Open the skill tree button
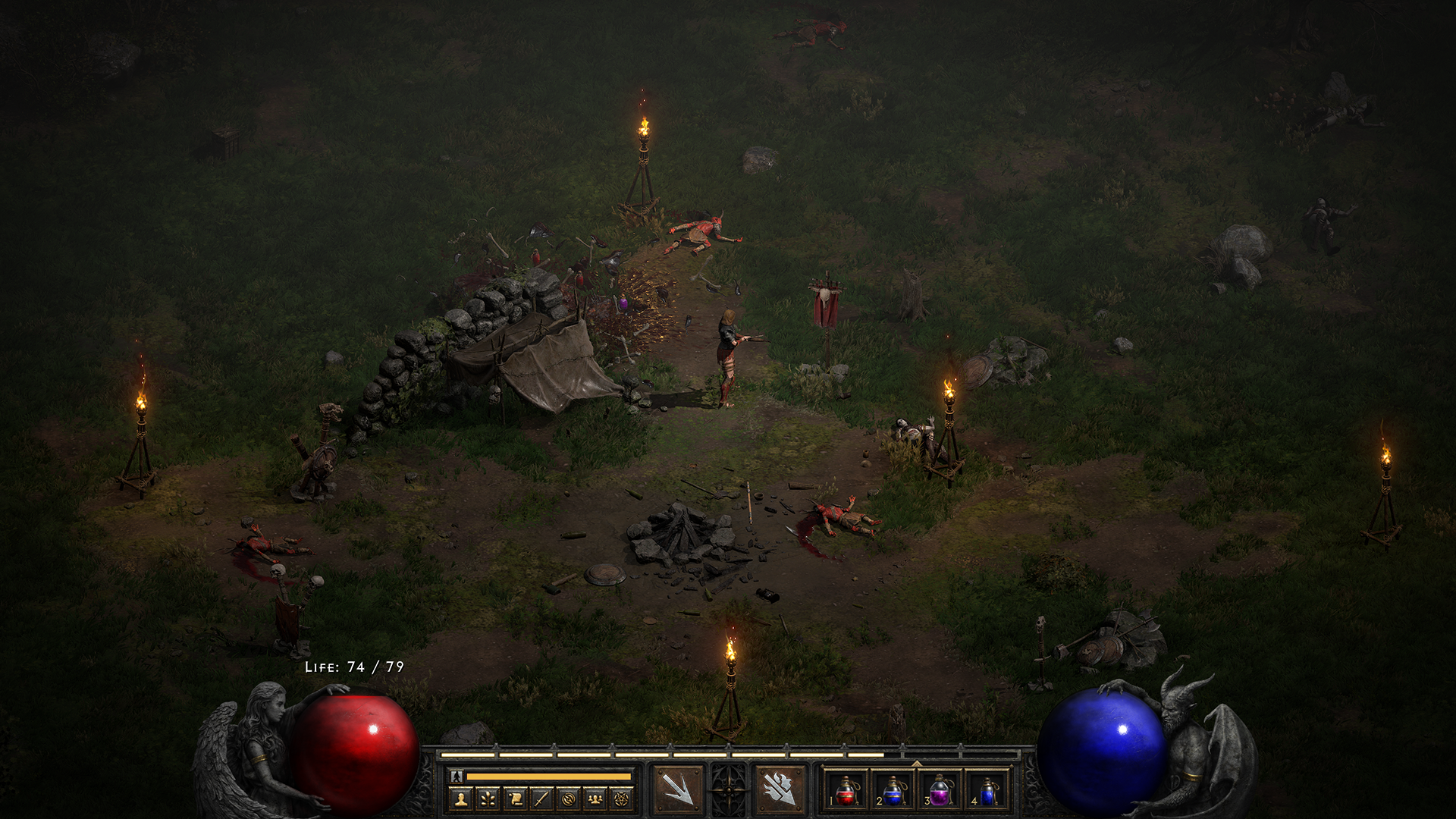Viewport: 1456px width, 819px height. click(x=488, y=799)
